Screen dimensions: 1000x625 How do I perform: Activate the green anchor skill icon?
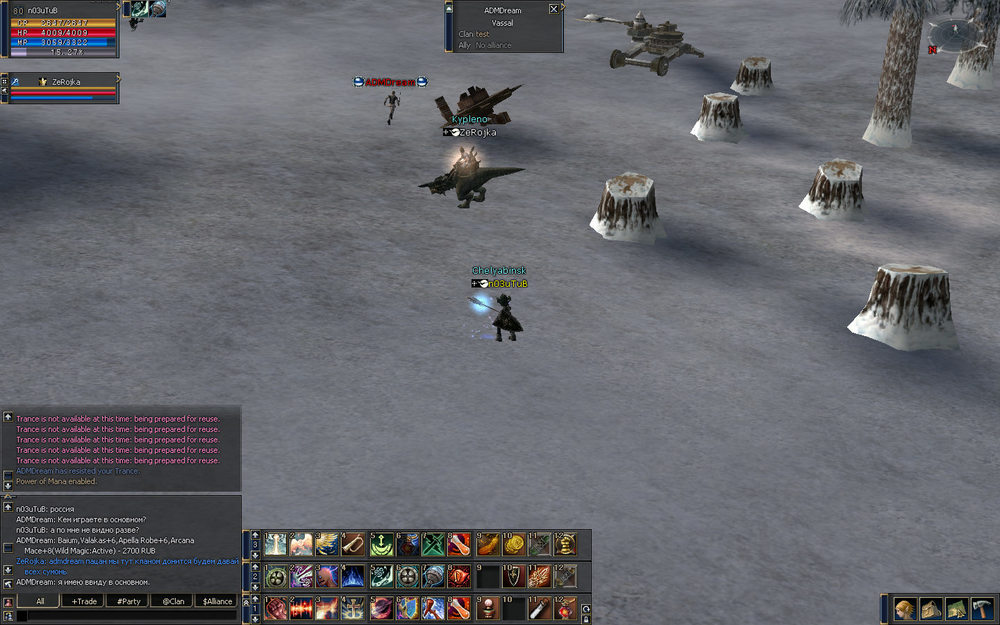(x=380, y=544)
